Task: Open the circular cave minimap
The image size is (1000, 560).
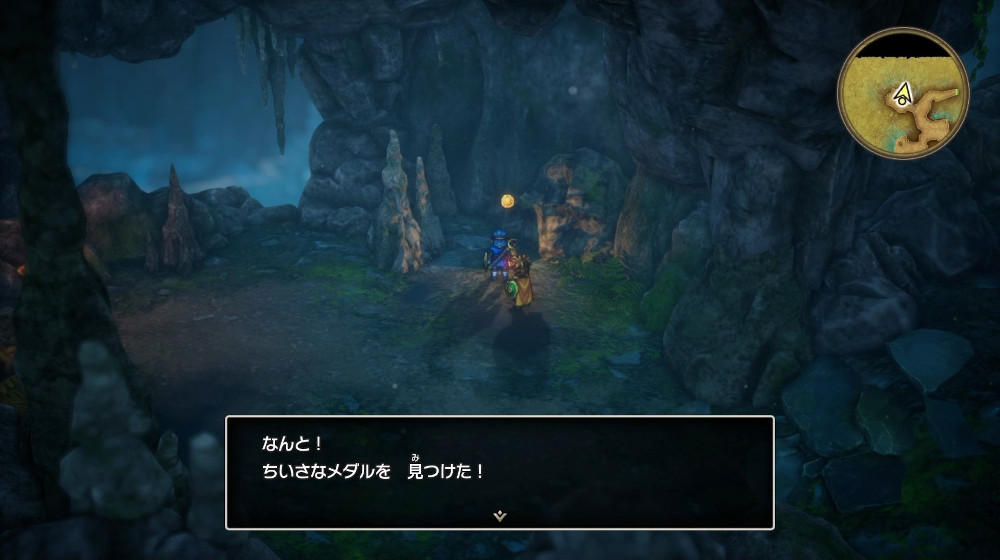Action: point(903,93)
